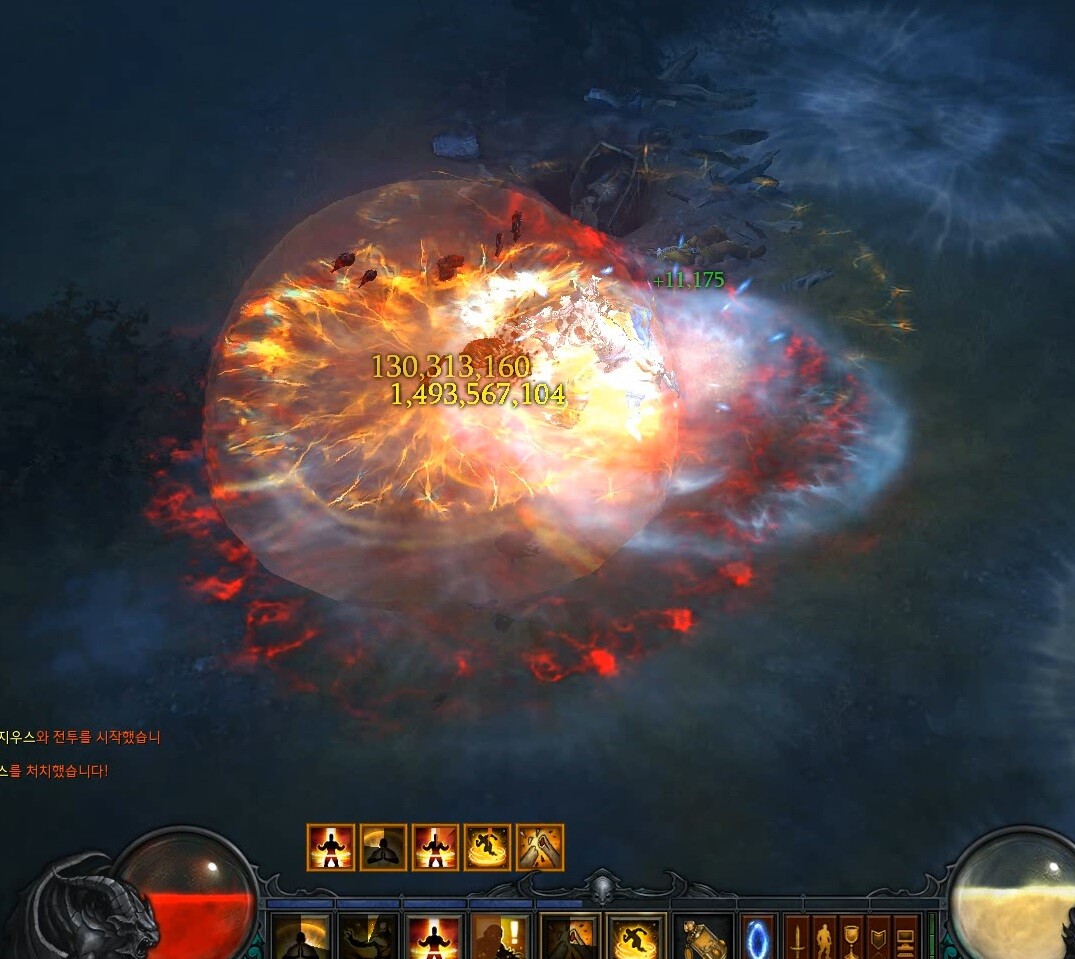
Task: Open the Inventory character silhouette button
Action: point(825,938)
